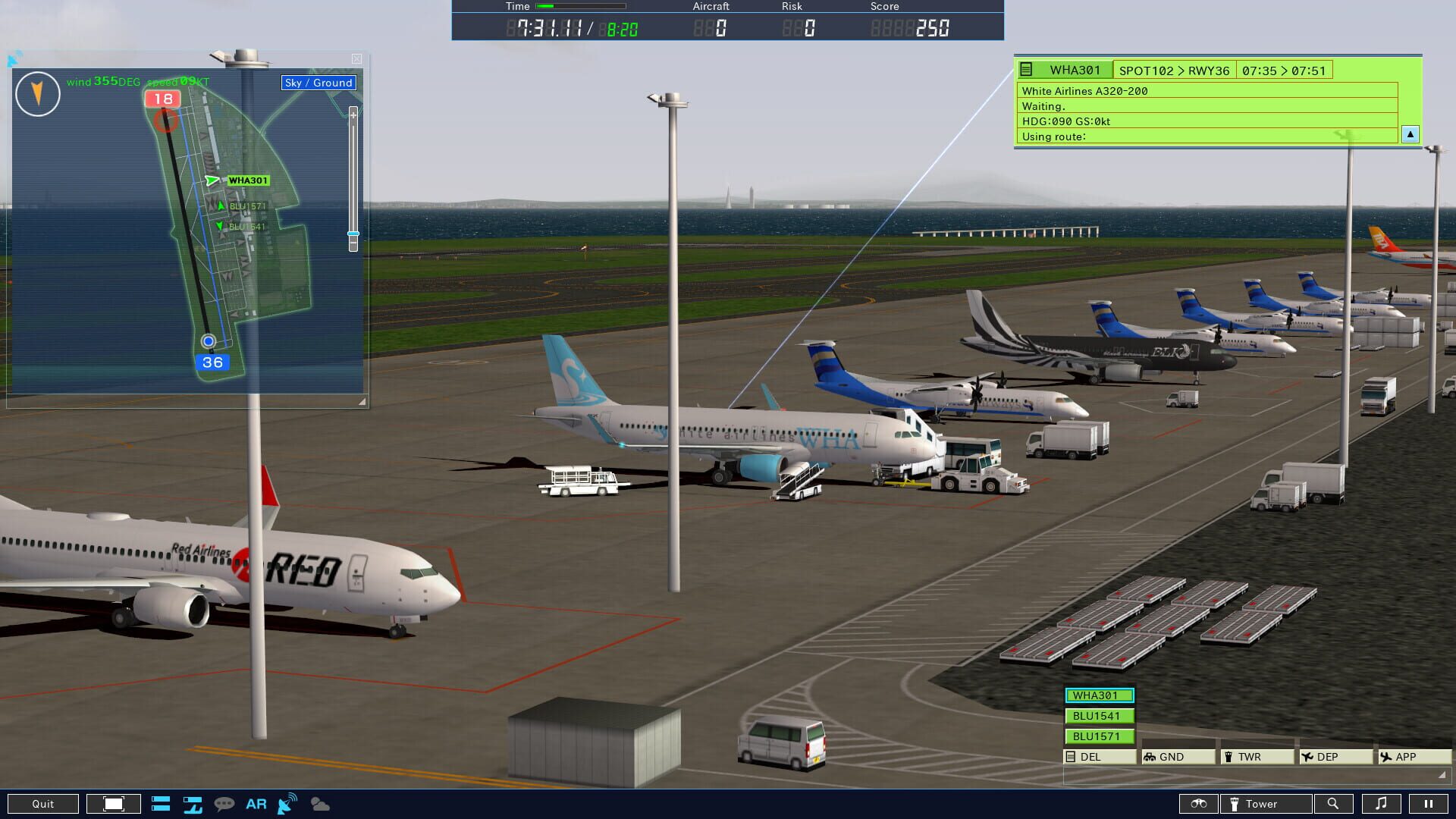The width and height of the screenshot is (1456, 819).
Task: Click the radar antenna icon
Action: coord(286,803)
